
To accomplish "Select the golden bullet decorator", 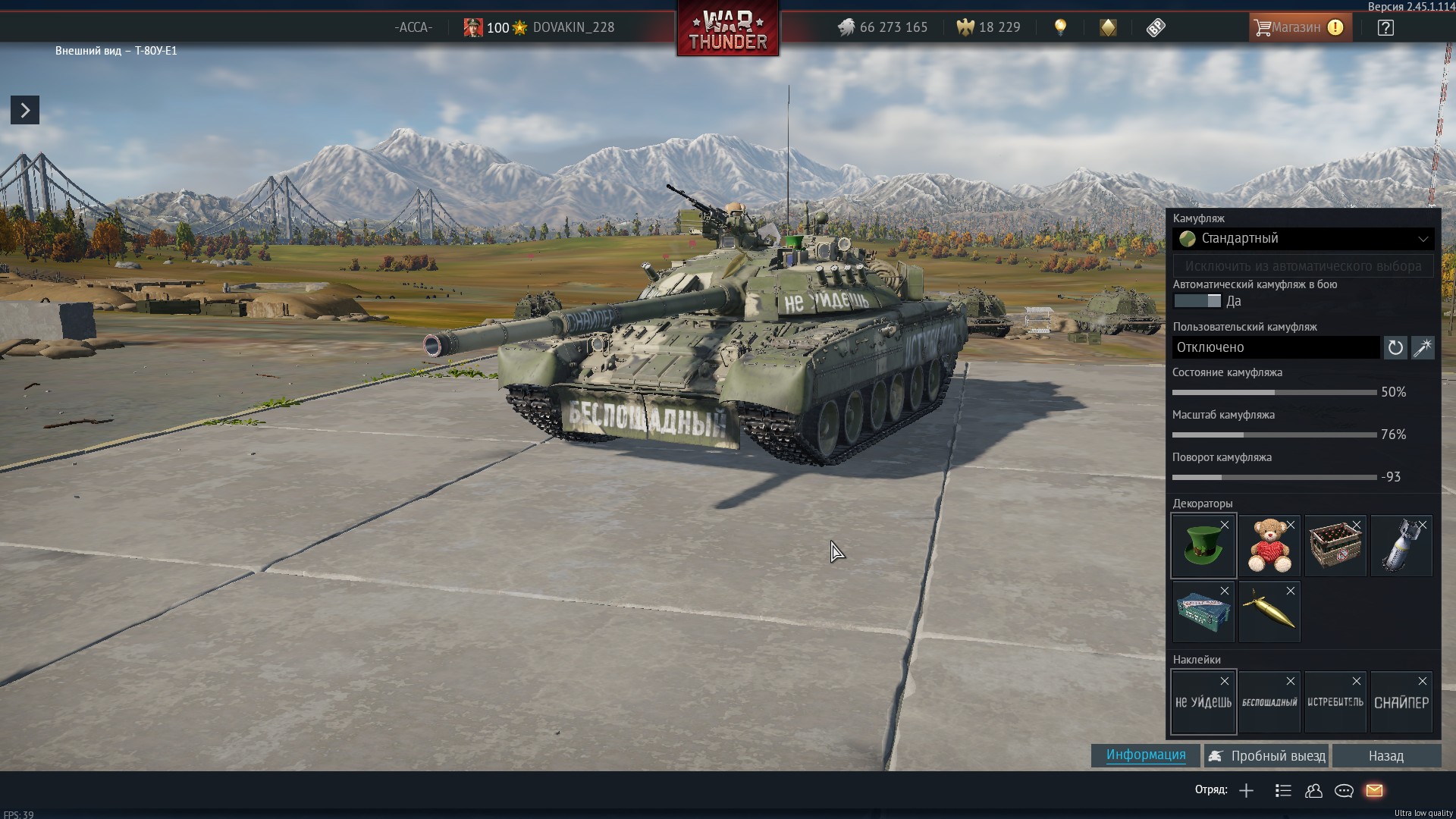I will (1269, 612).
